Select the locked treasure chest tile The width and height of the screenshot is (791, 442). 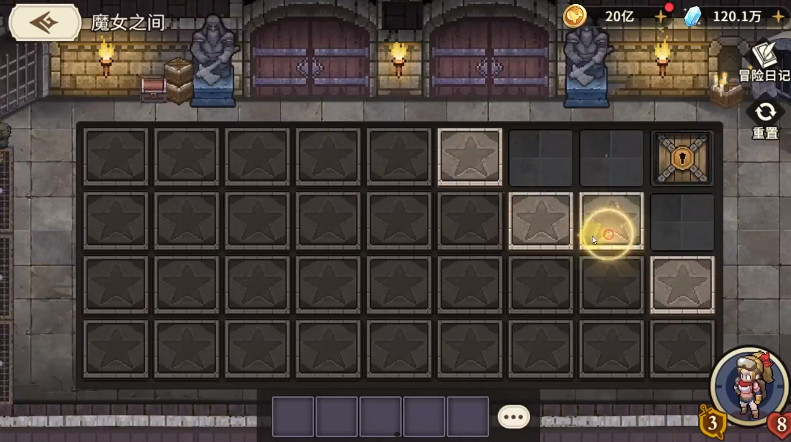683,157
